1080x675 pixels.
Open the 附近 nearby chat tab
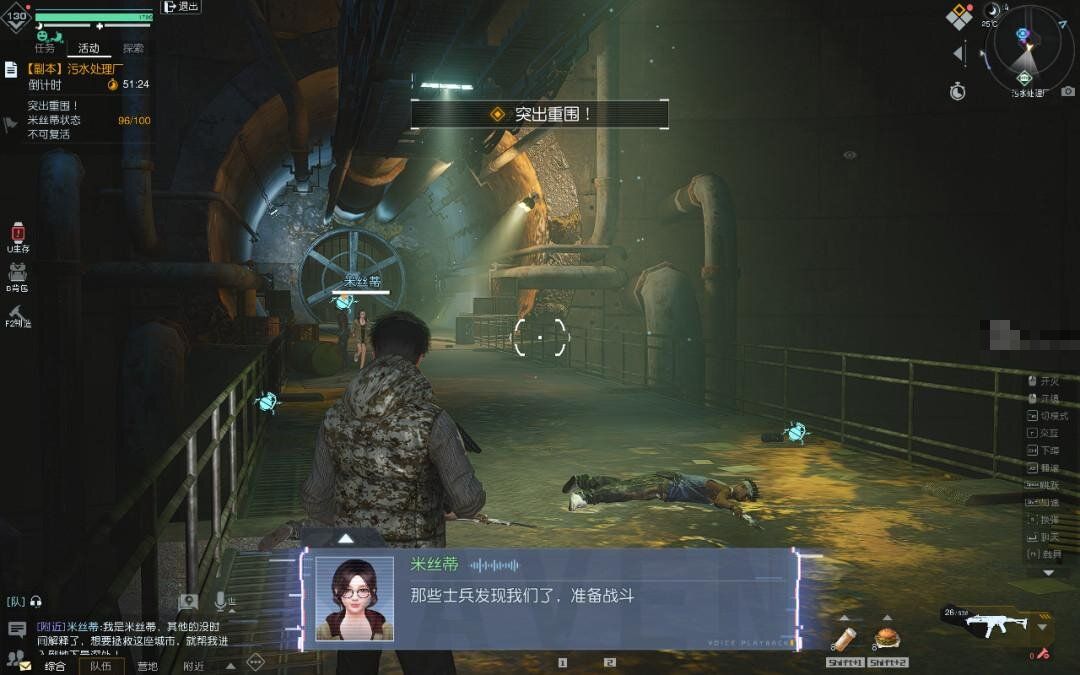pos(193,666)
